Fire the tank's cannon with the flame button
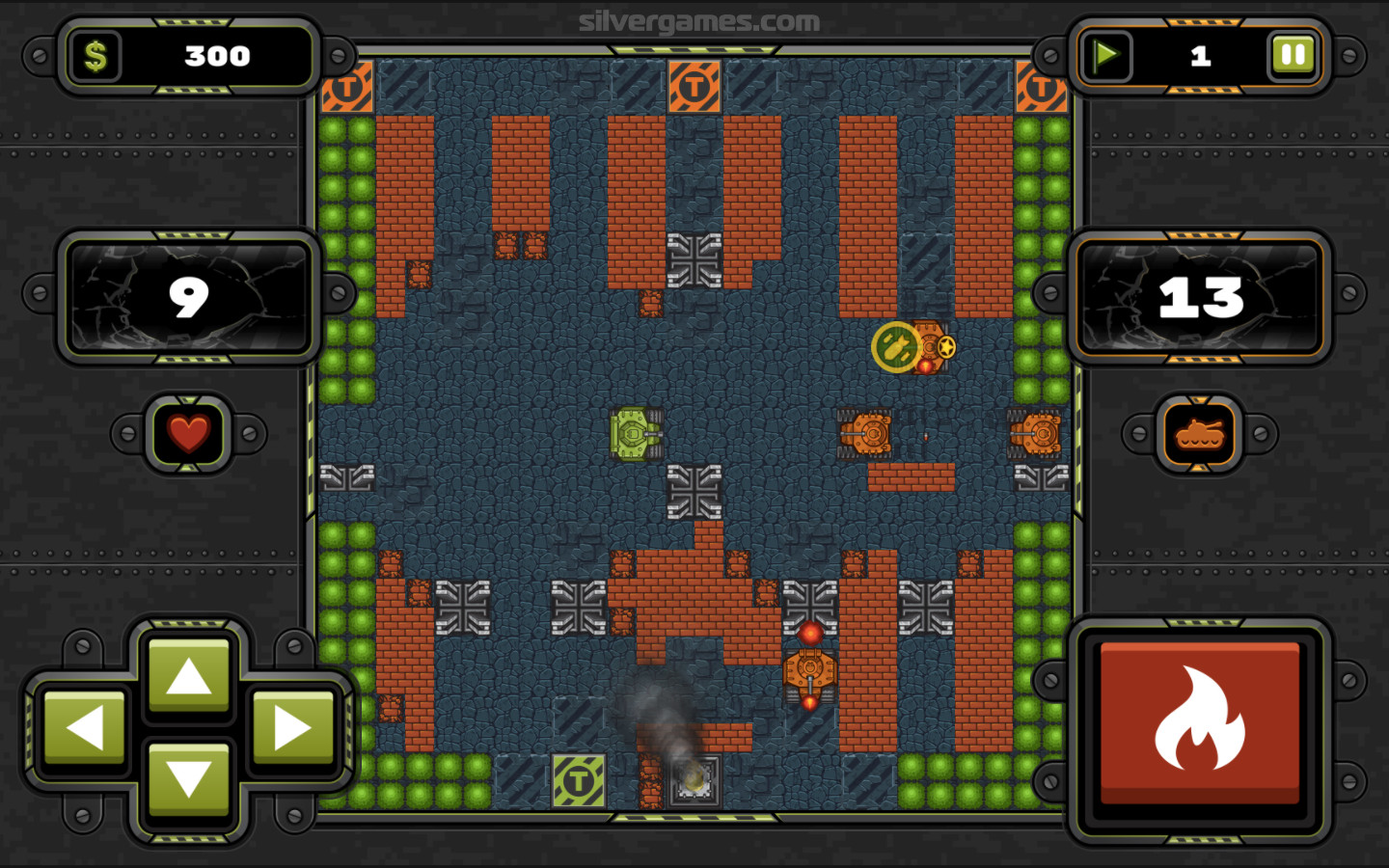 coord(1200,723)
